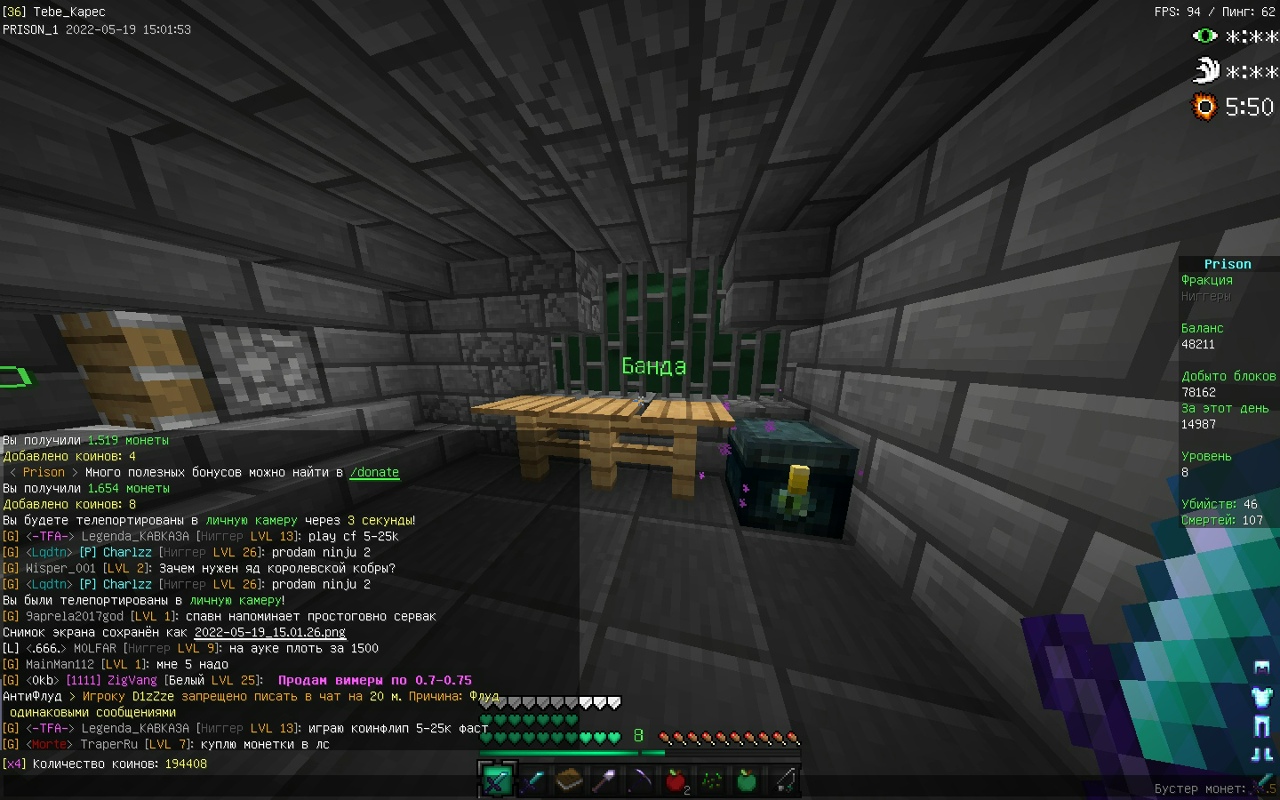This screenshot has width=1280, height=800.
Task: Click the helmet icon in the sidebar
Action: pyautogui.click(x=1262, y=668)
